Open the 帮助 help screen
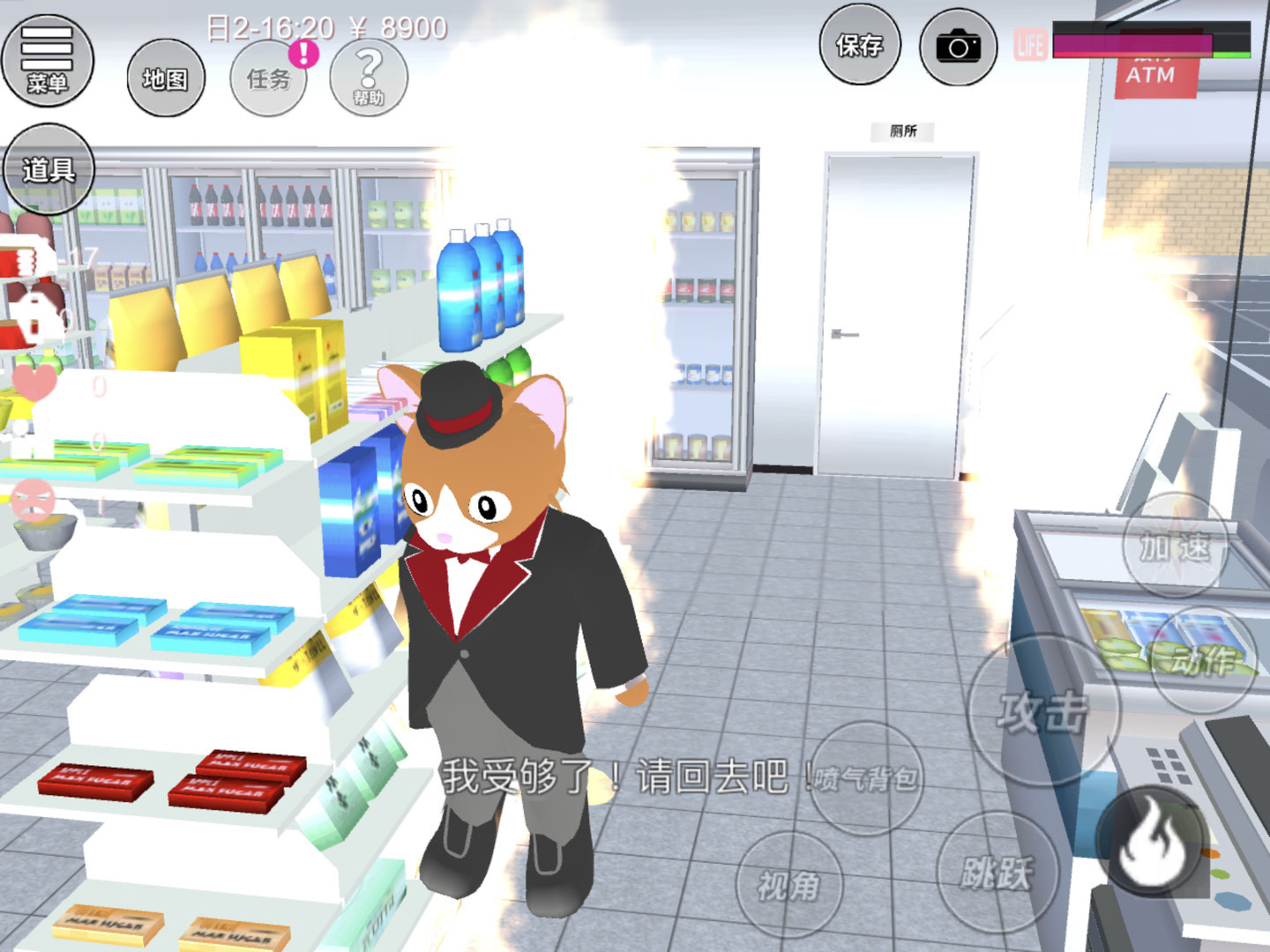The height and width of the screenshot is (952, 1270). click(369, 78)
